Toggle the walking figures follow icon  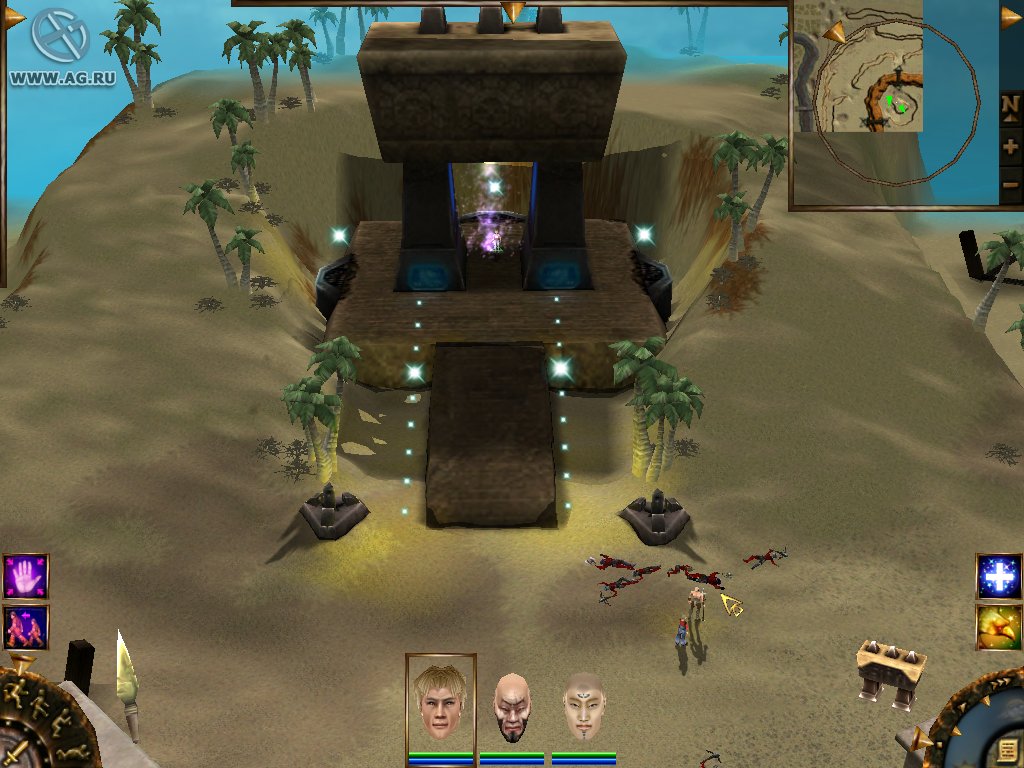25,627
